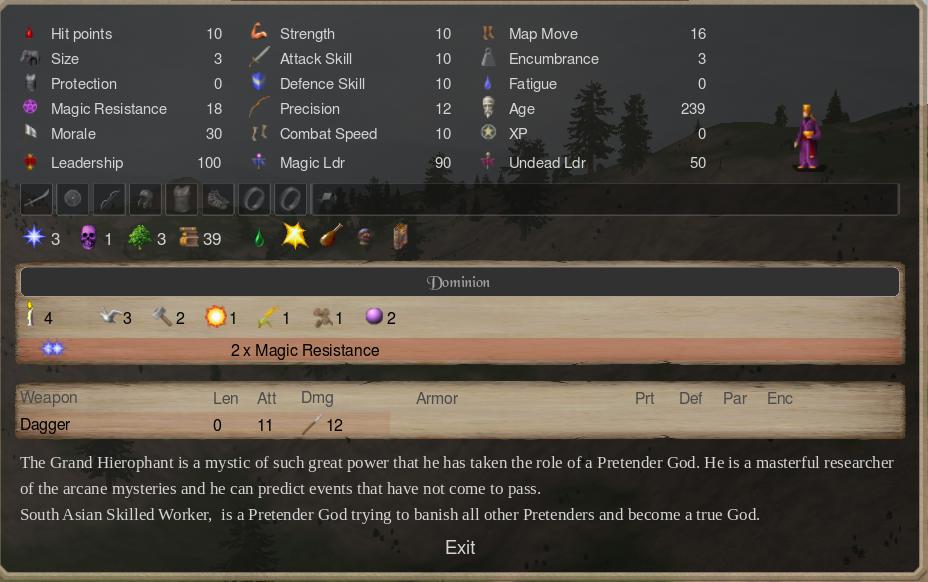The height and width of the screenshot is (582, 928).
Task: Click the hammer production scale icon
Action: [x=161, y=317]
